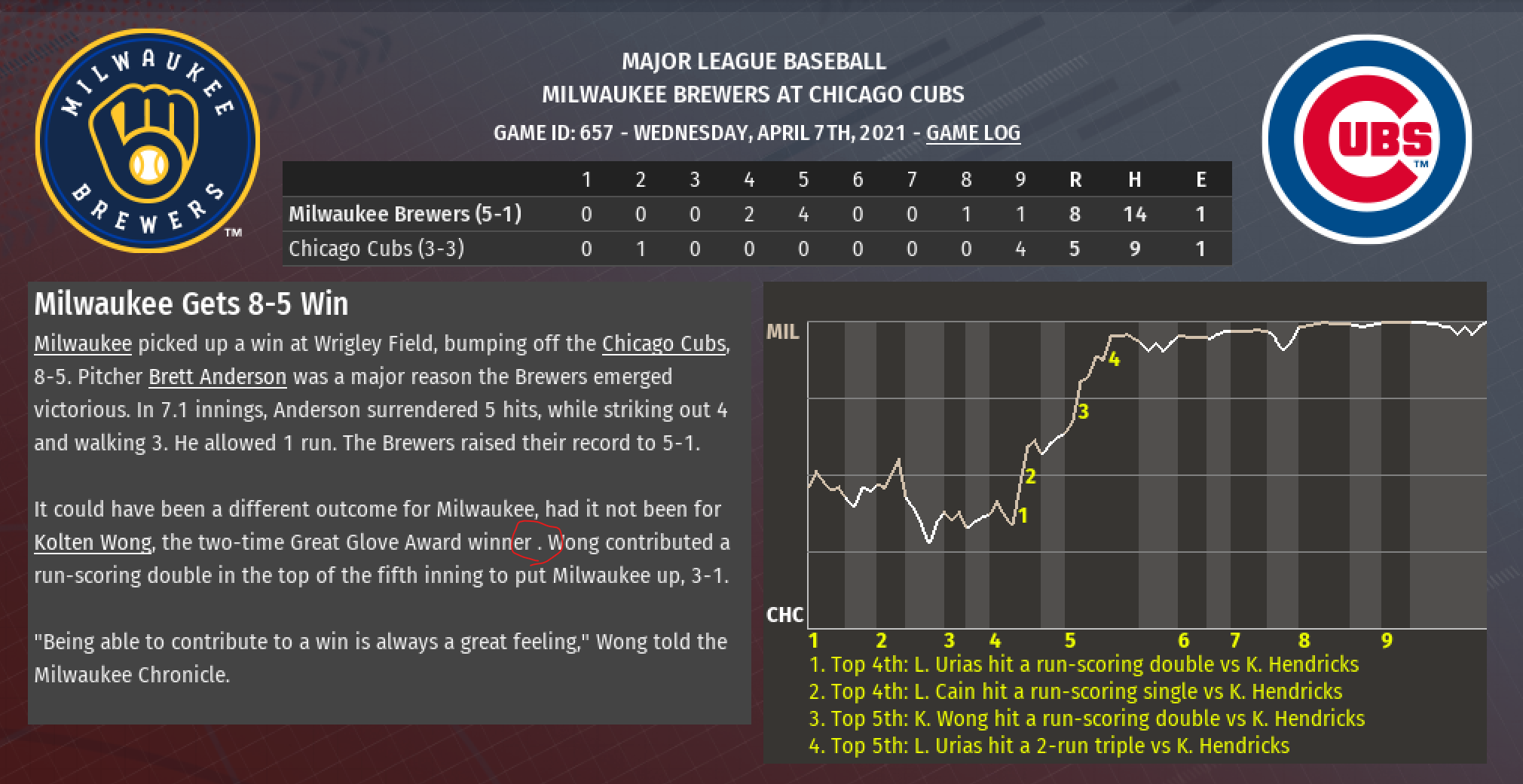Click the Milwaukee Brewers logo

tap(148, 141)
